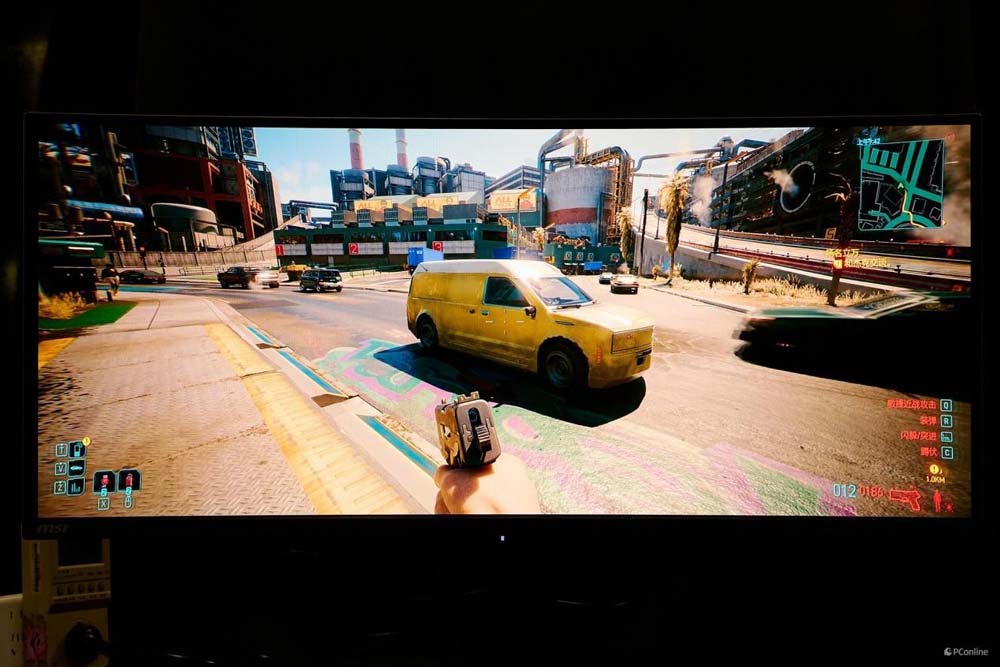Screen dimensions: 1000x667
Task: Click the red character stance silhouette
Action: pos(938,499)
